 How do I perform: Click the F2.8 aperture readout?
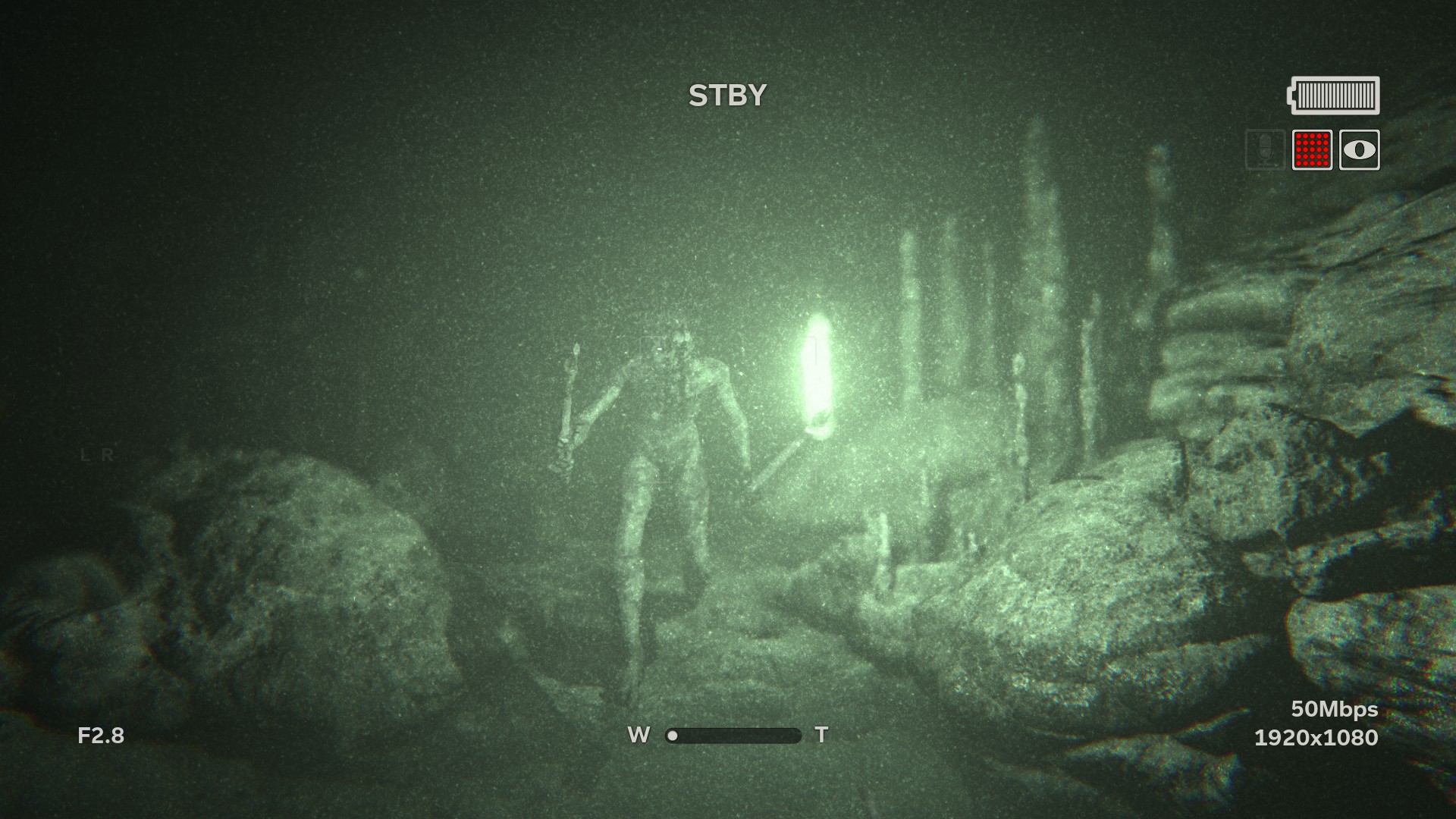(x=100, y=734)
